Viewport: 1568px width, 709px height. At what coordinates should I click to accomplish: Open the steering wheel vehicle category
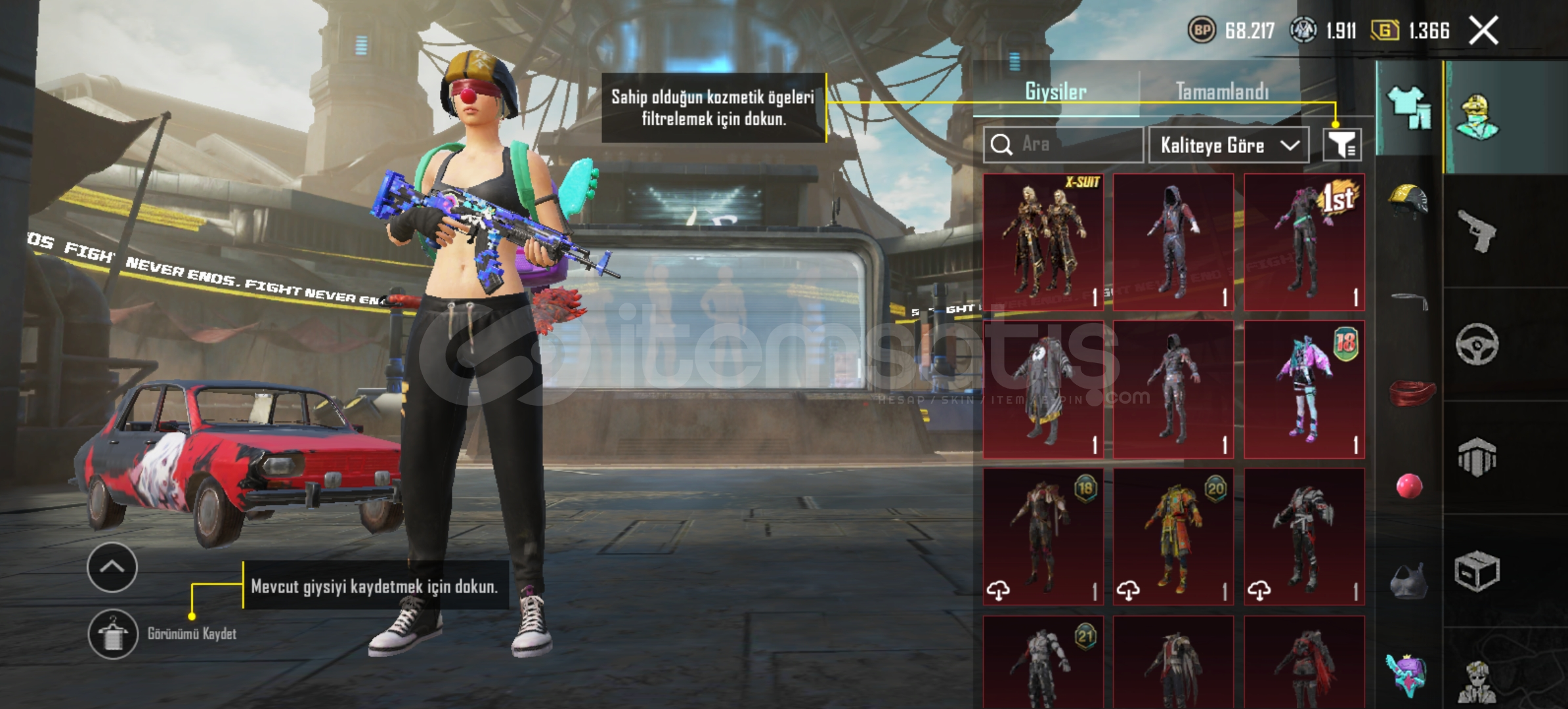click(1477, 344)
